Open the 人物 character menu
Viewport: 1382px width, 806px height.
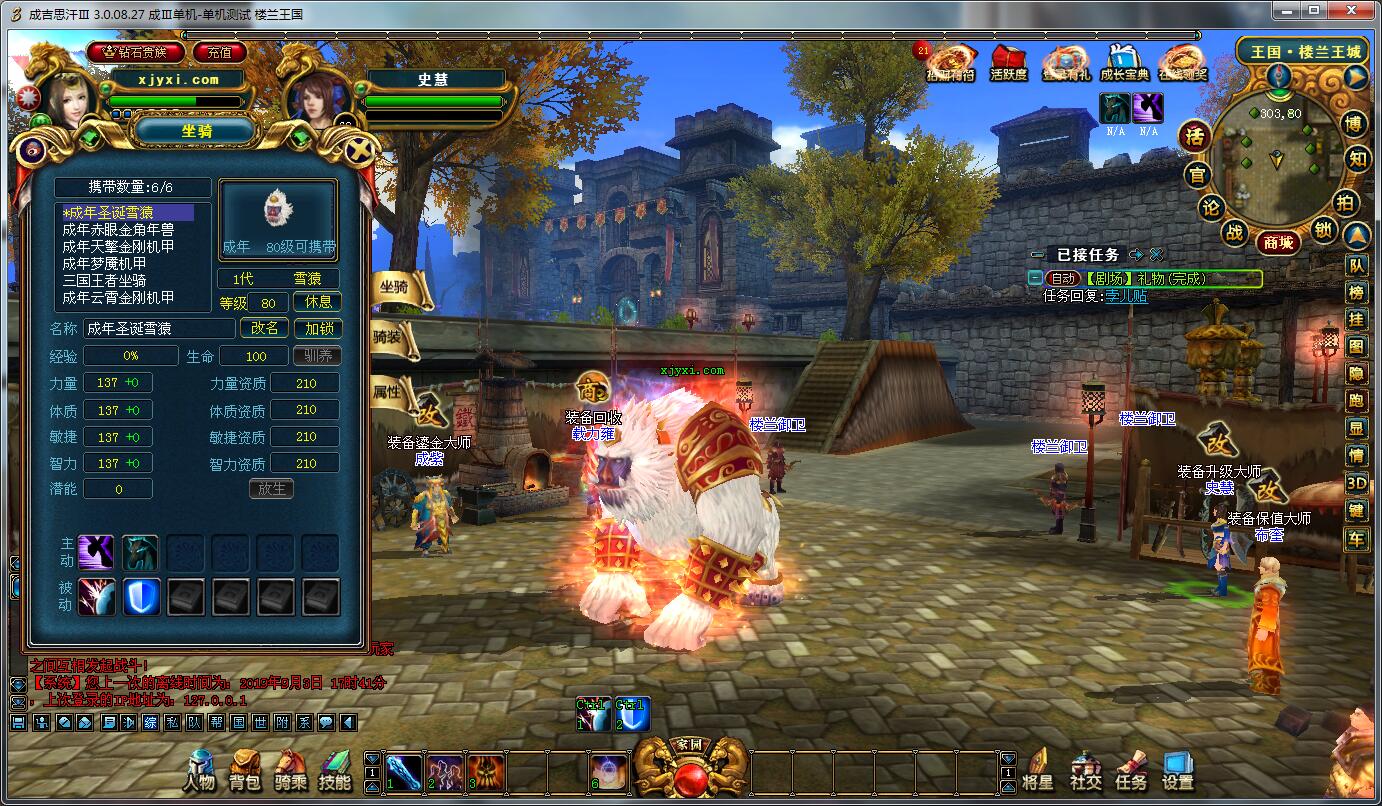pos(200,770)
